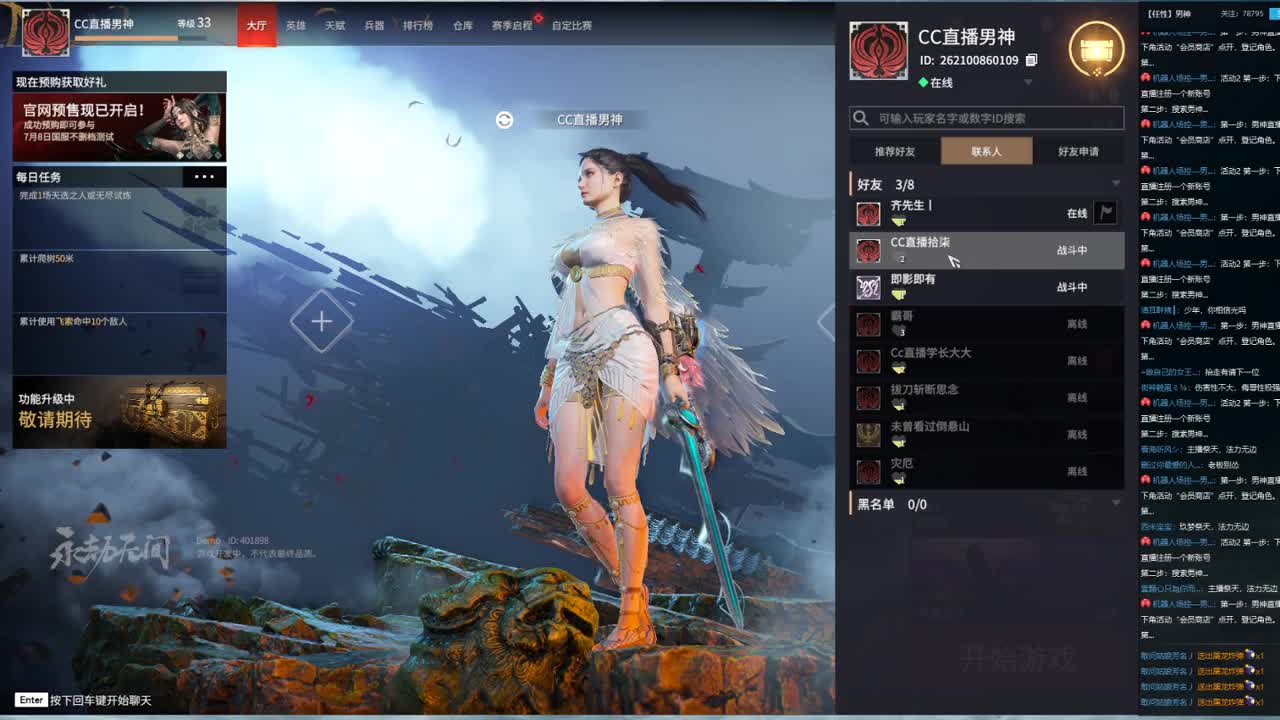This screenshot has height=720, width=1280.
Task: Click the flag icon beside friend 齐先生
Action: [1107, 213]
